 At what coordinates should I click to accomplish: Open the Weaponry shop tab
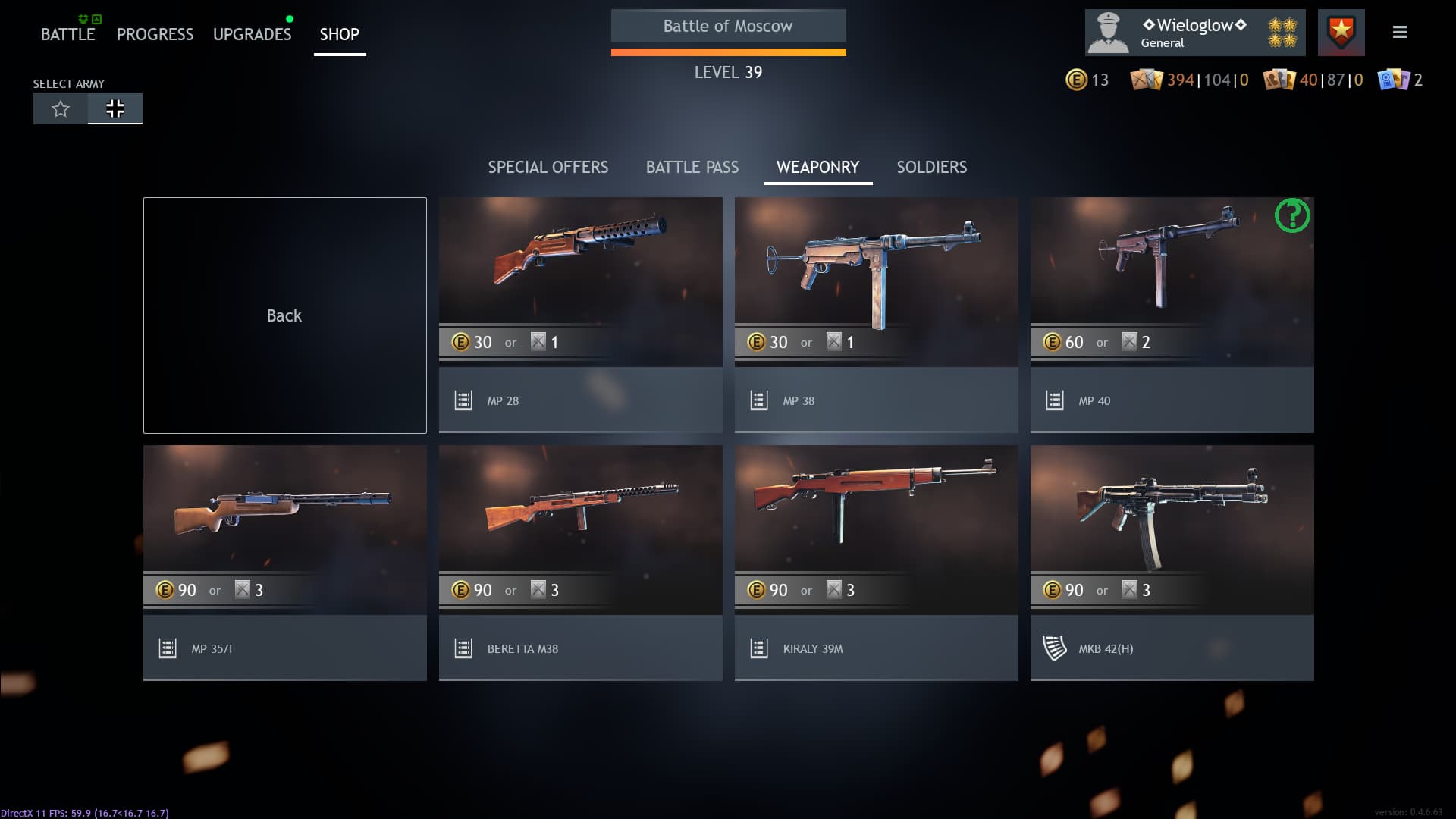(817, 167)
